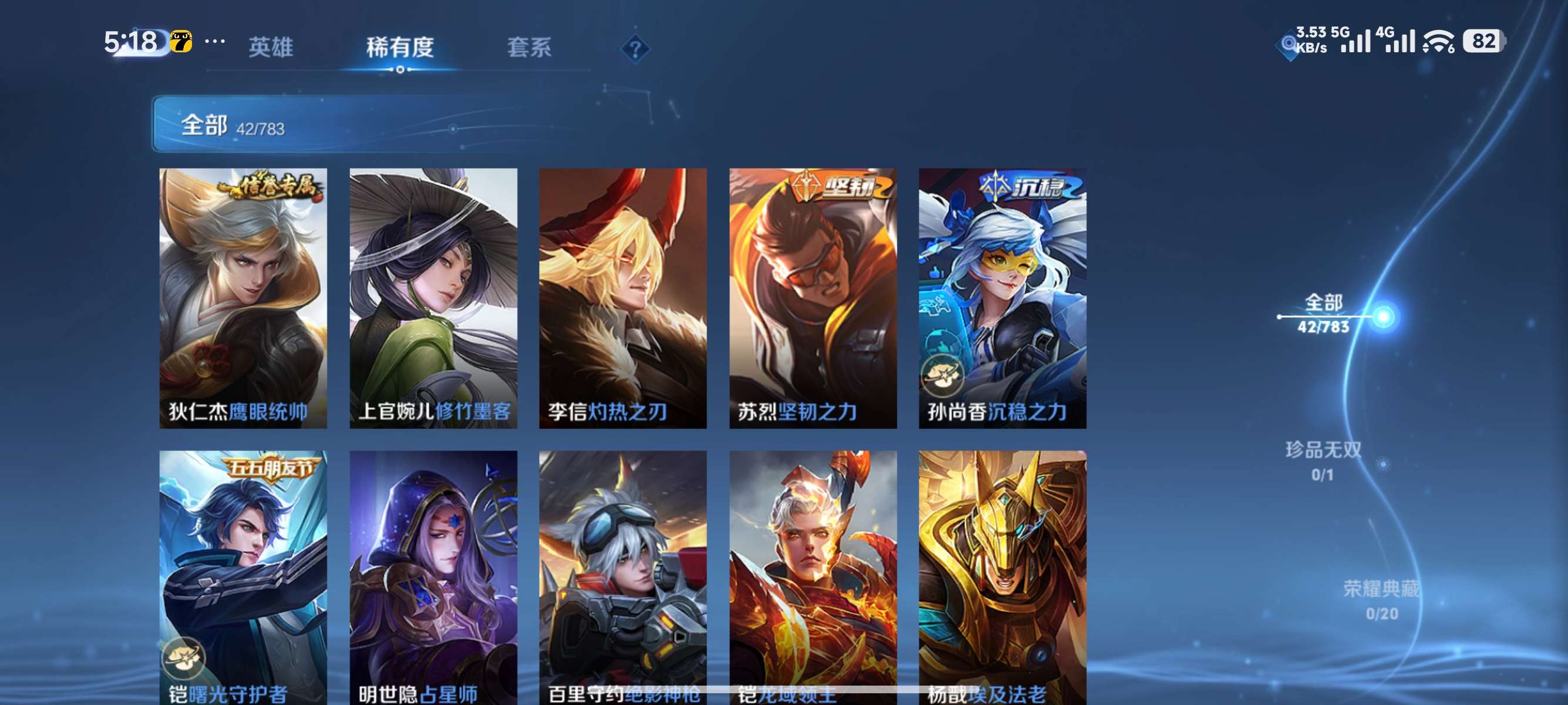Jump to 珍品无双 rarity category
This screenshot has width=1568, height=705.
click(1323, 461)
